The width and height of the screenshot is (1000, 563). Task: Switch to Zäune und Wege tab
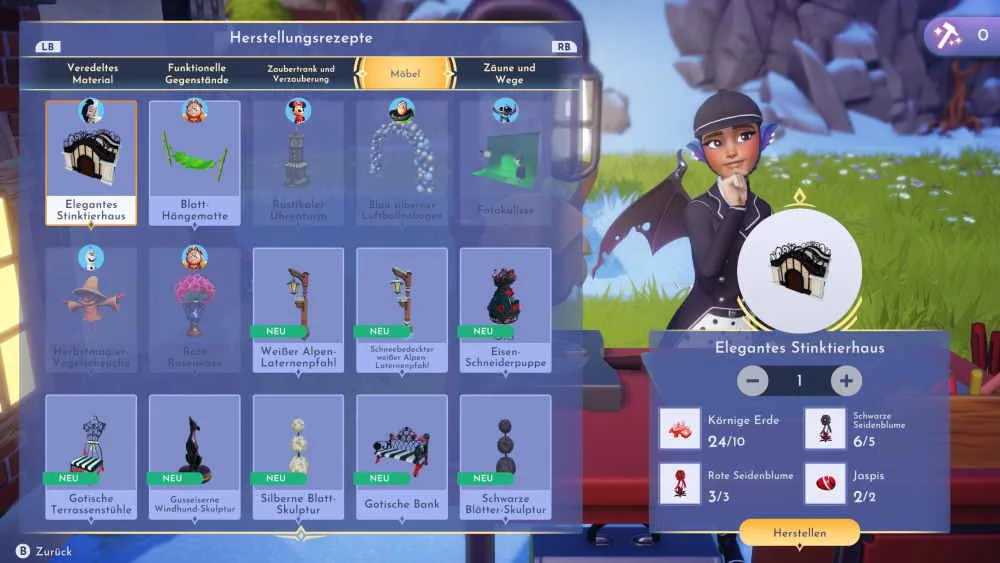tap(509, 73)
